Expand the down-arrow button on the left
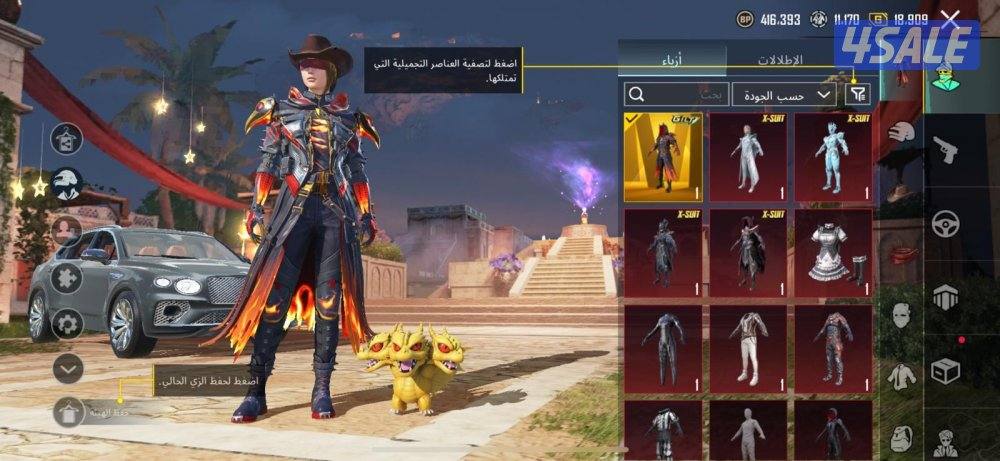 (67, 368)
